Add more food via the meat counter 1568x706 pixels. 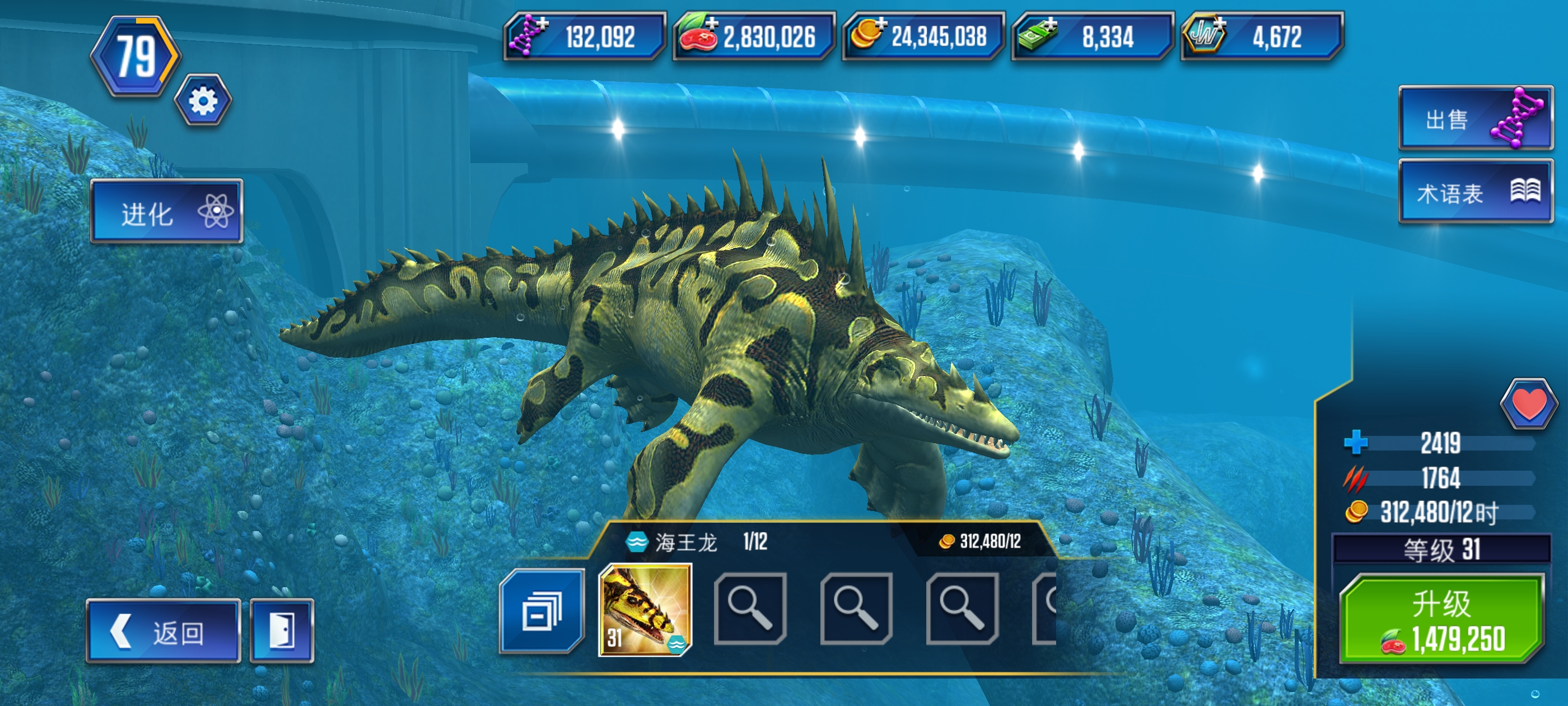coord(753,36)
